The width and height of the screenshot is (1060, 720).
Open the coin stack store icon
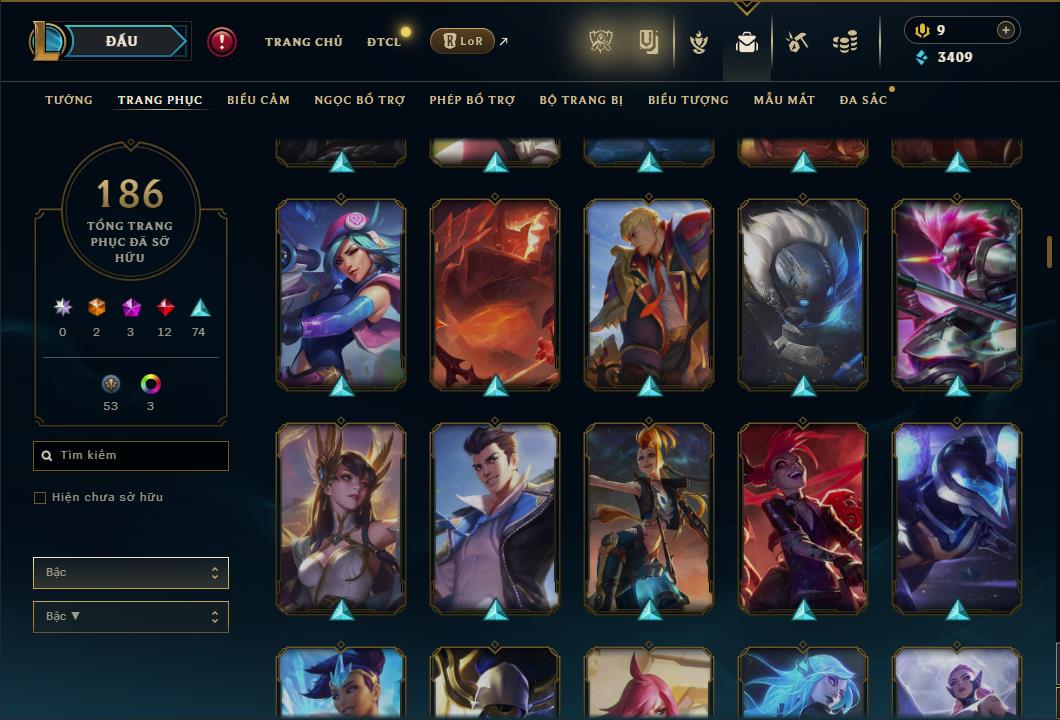[845, 42]
